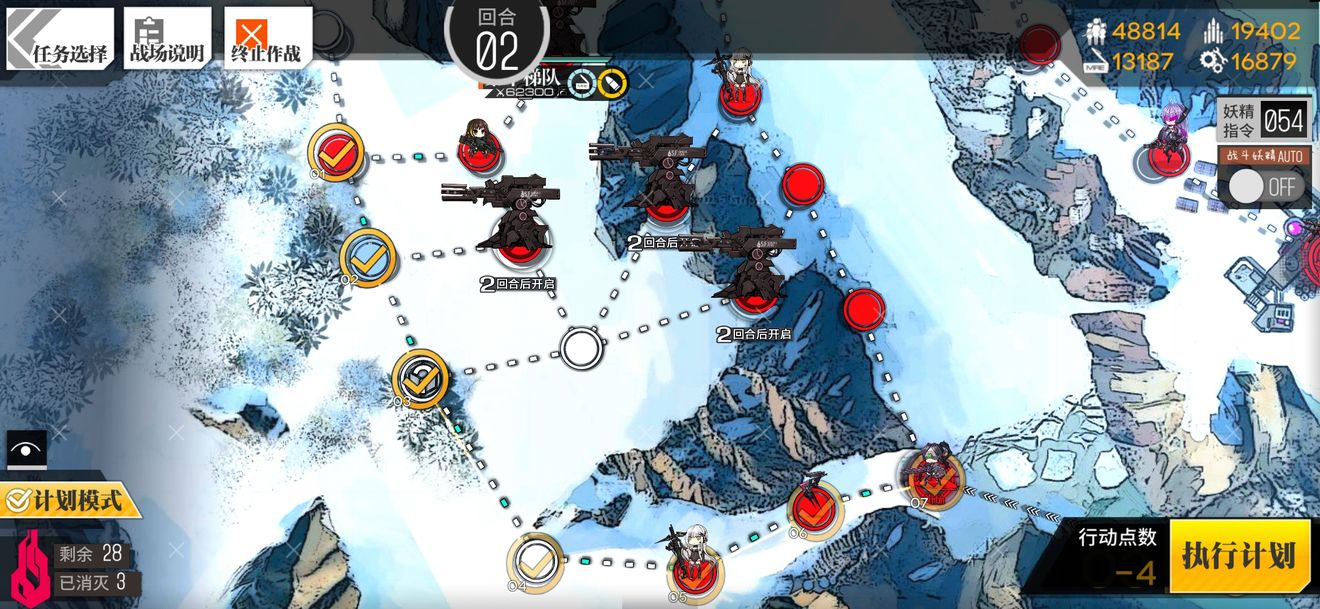Select planned waypoint node 01
This screenshot has width=1320, height=609.
click(335, 151)
